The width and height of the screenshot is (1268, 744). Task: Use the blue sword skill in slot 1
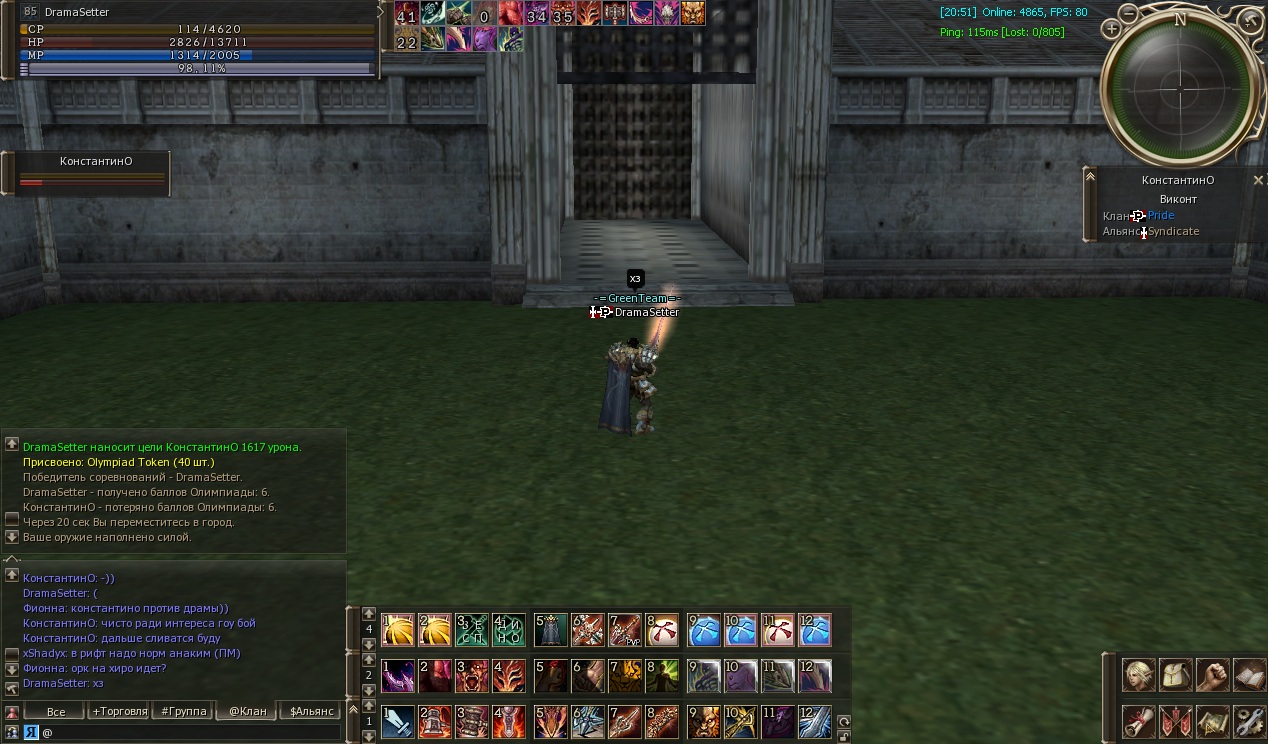pos(398,721)
